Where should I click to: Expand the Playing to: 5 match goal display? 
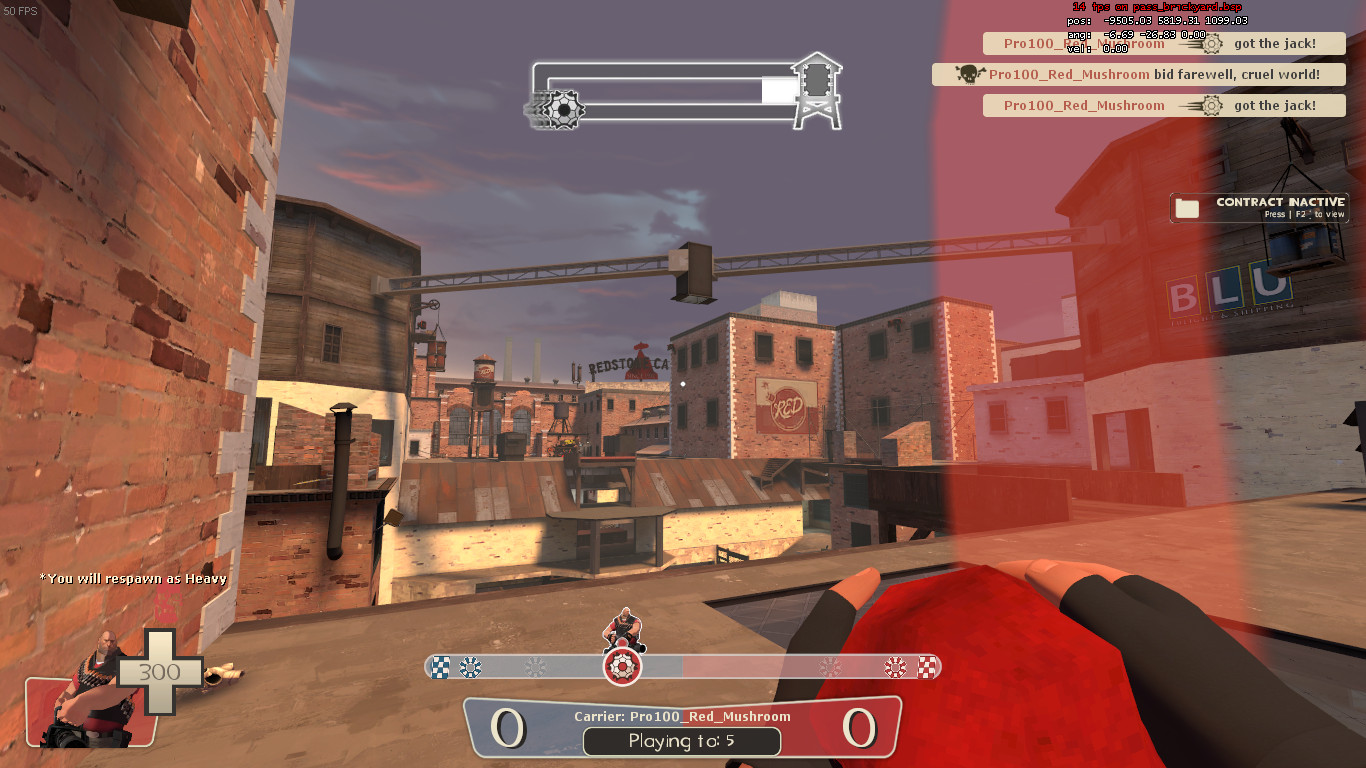pyautogui.click(x=681, y=742)
